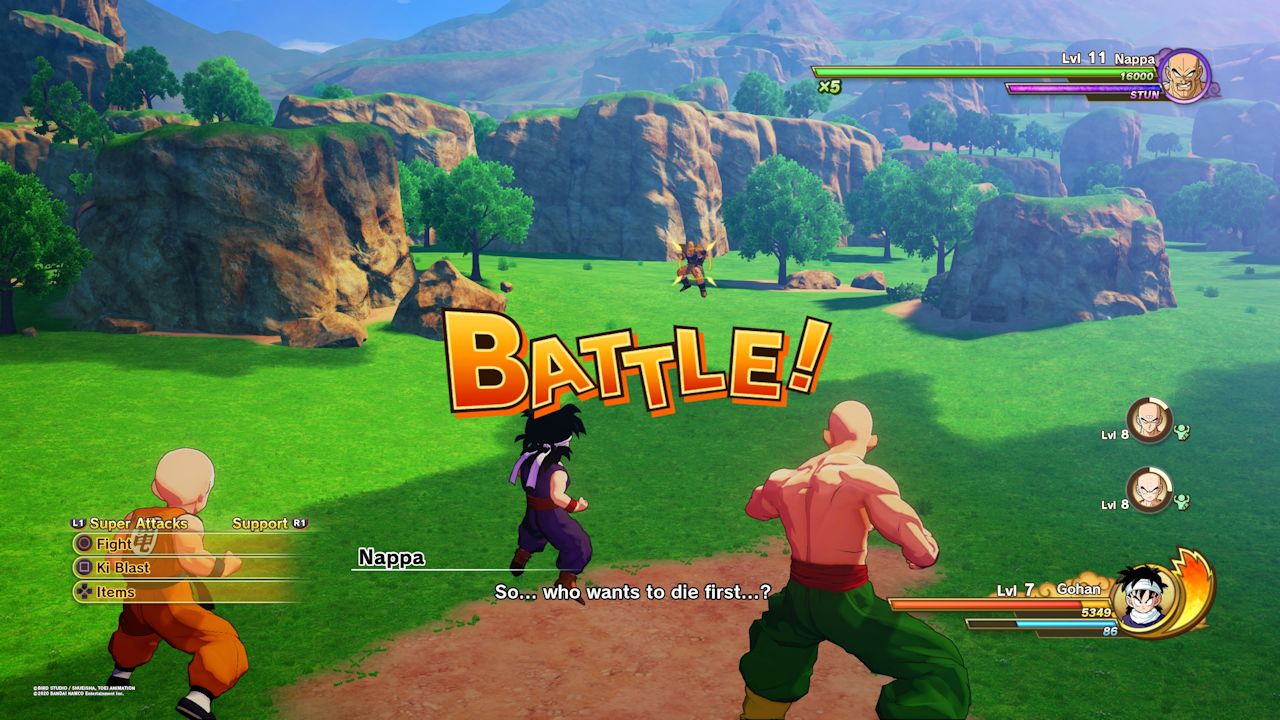This screenshot has height=720, width=1280.
Task: Click the circle button icon next to Fight
Action: pyautogui.click(x=83, y=543)
